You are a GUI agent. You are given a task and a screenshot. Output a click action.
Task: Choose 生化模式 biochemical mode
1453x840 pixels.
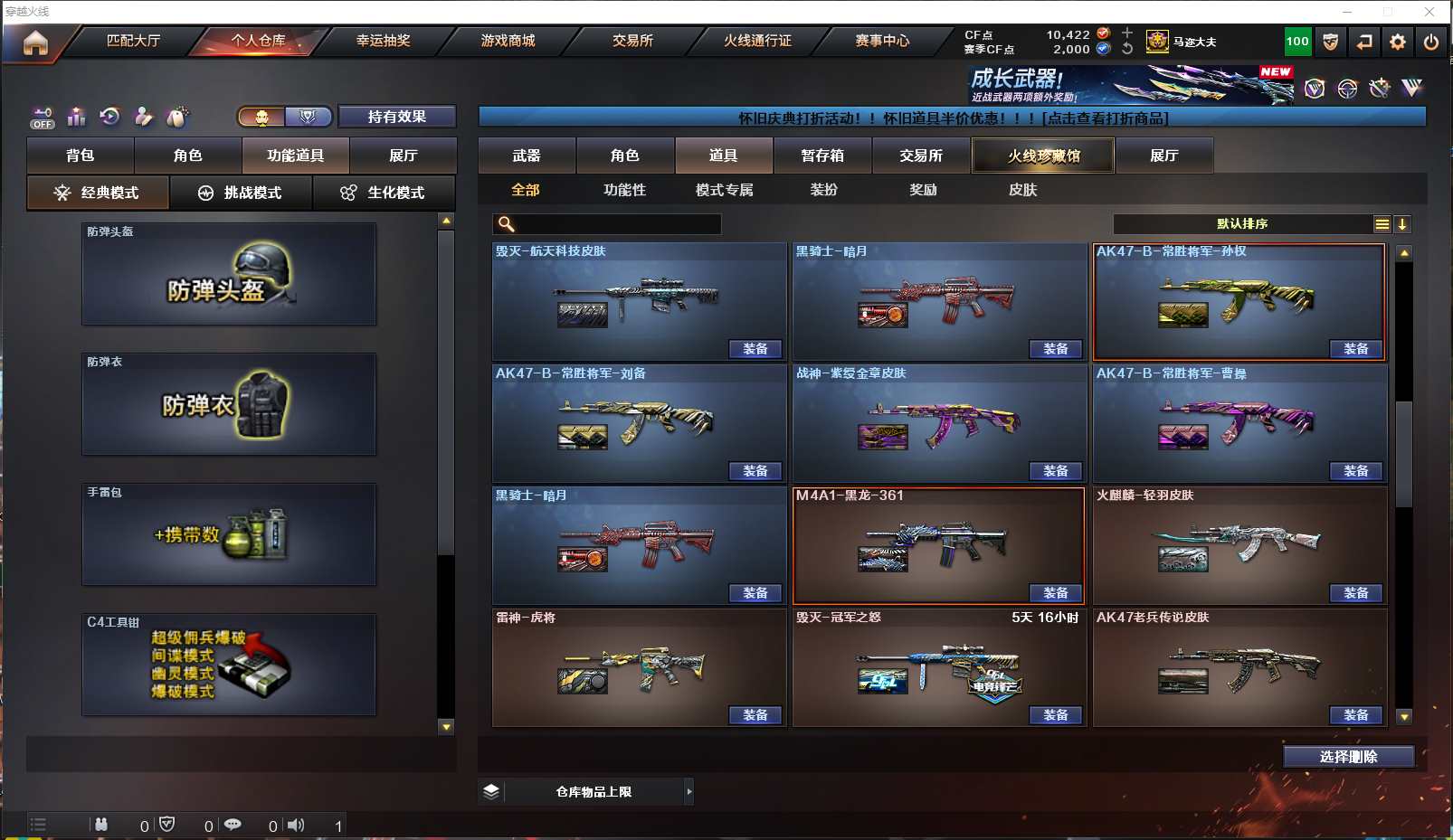(x=384, y=193)
